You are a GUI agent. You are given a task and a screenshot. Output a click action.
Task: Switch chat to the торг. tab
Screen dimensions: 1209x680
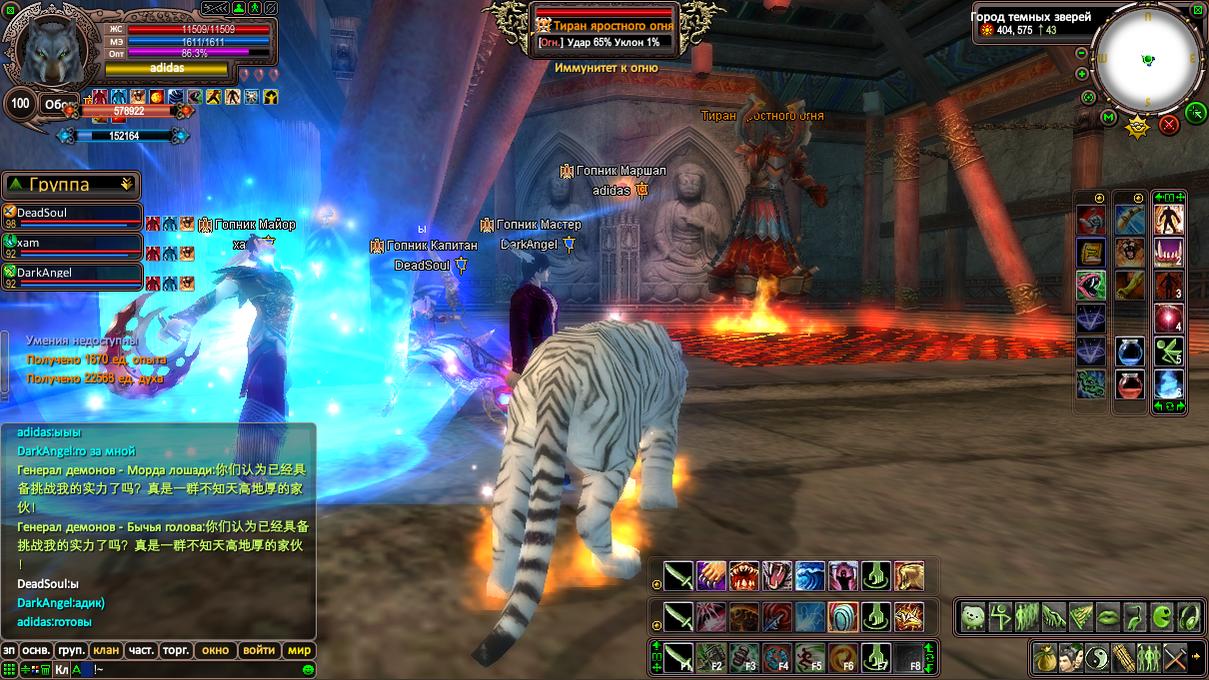click(176, 650)
